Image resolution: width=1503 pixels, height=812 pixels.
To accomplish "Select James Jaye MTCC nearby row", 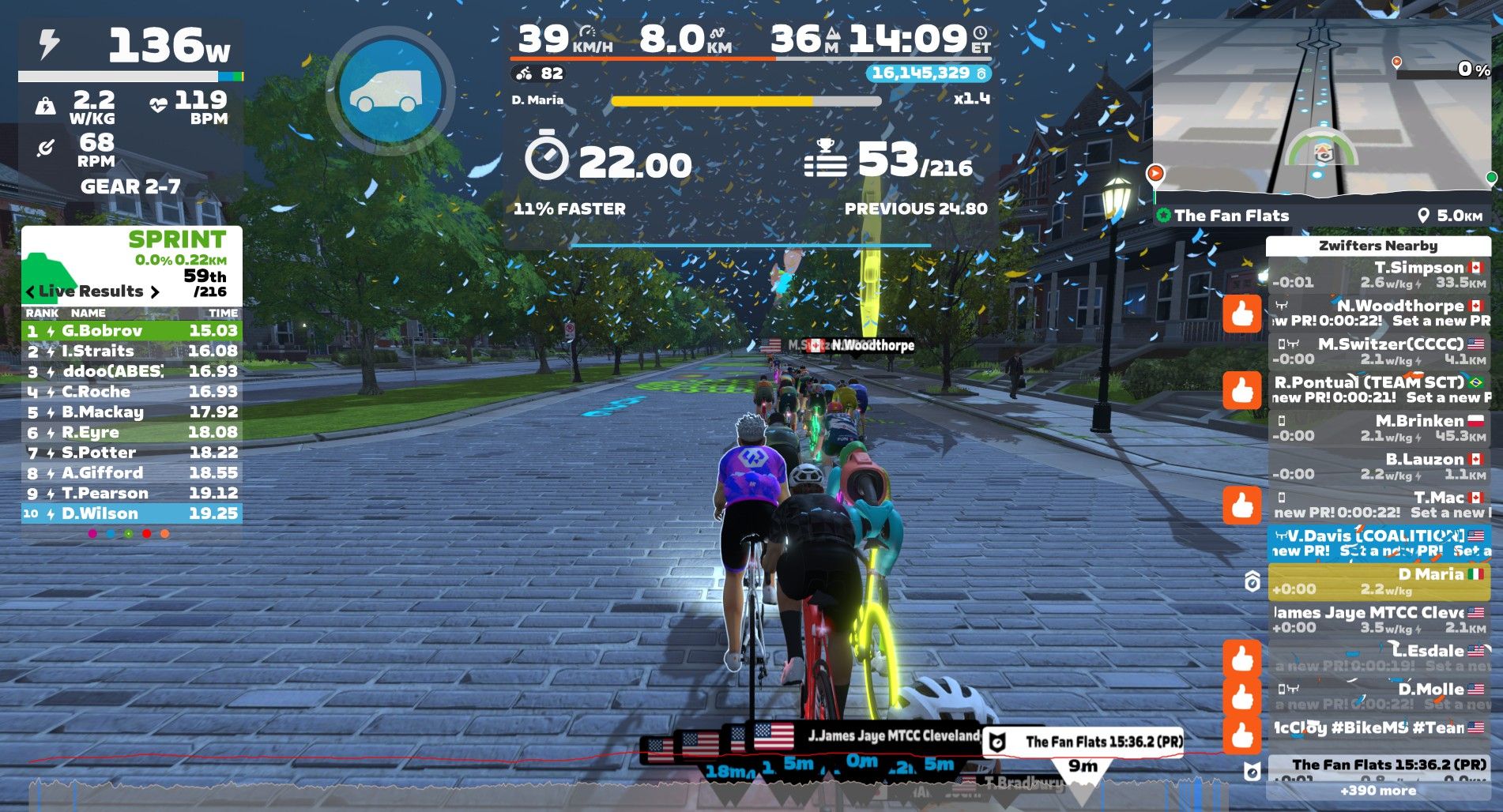I will click(x=1378, y=619).
